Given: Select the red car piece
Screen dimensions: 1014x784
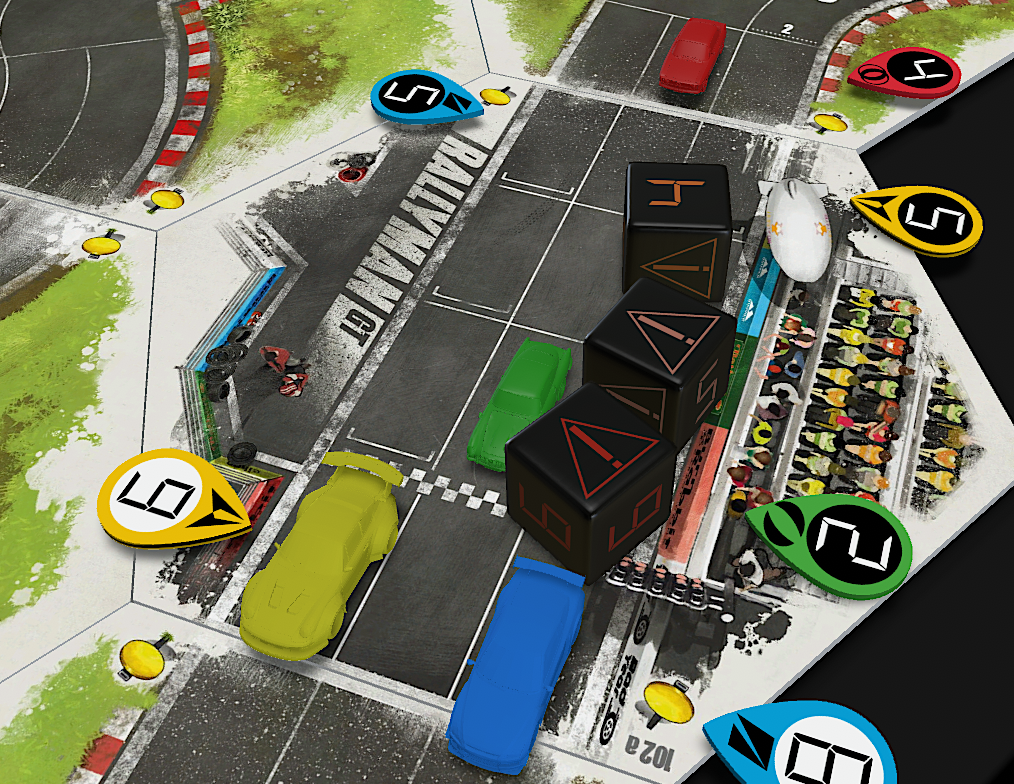Looking at the screenshot, I should (693, 55).
